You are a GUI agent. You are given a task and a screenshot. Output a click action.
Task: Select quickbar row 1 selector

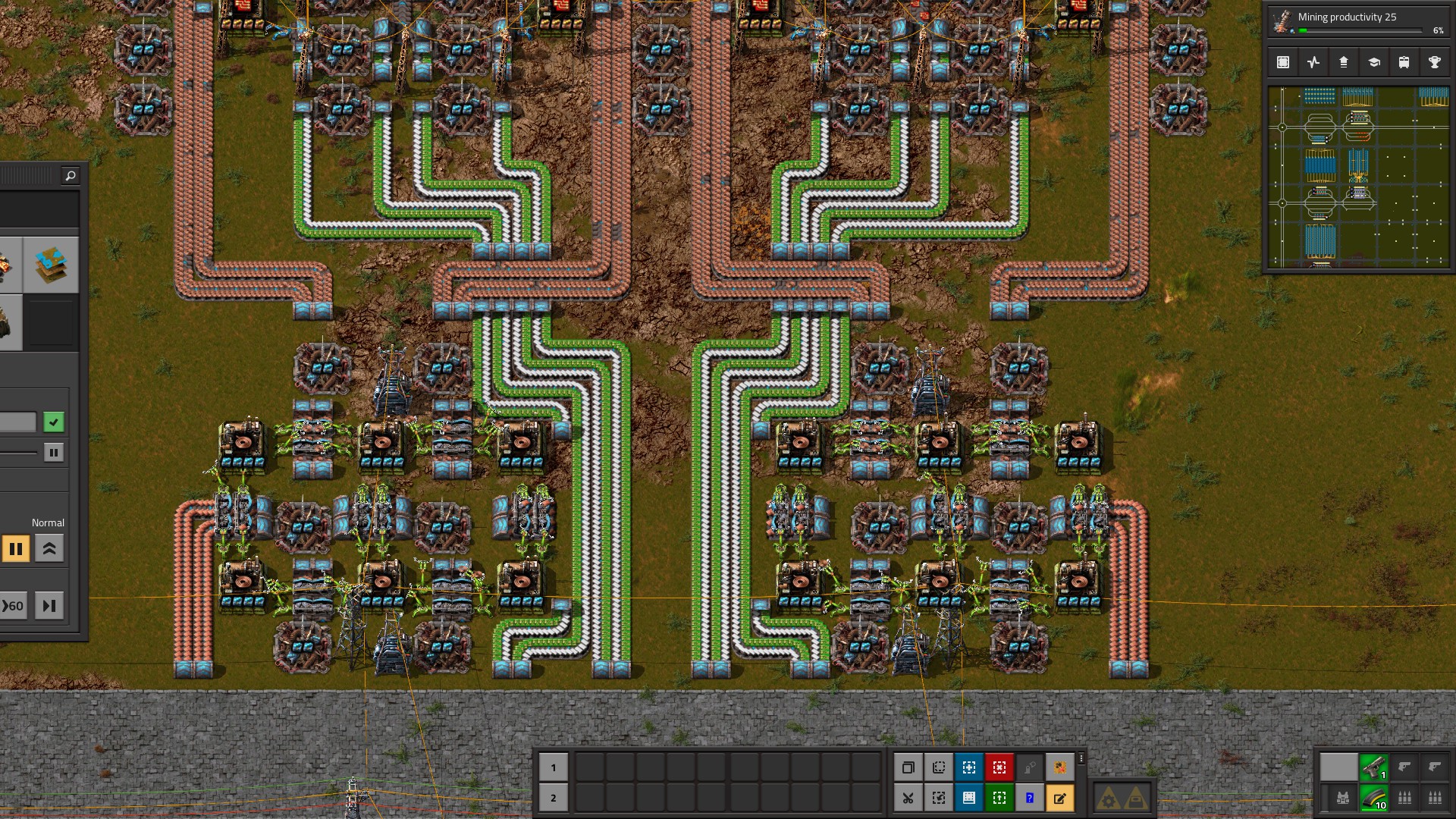click(x=553, y=767)
